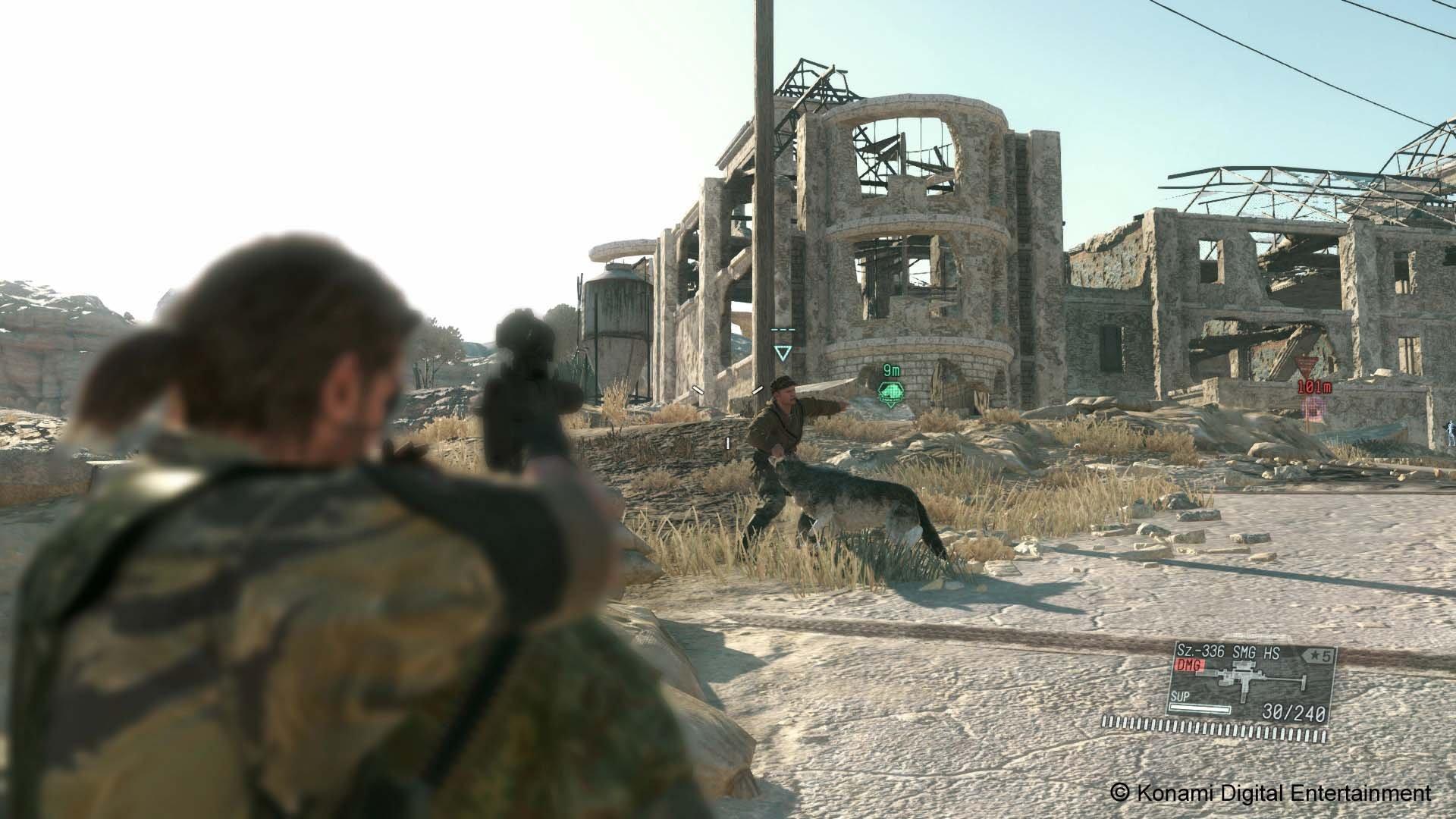This screenshot has width=1456, height=819.
Task: Select the Sz.-336 SMG HS label
Action: 1228,651
